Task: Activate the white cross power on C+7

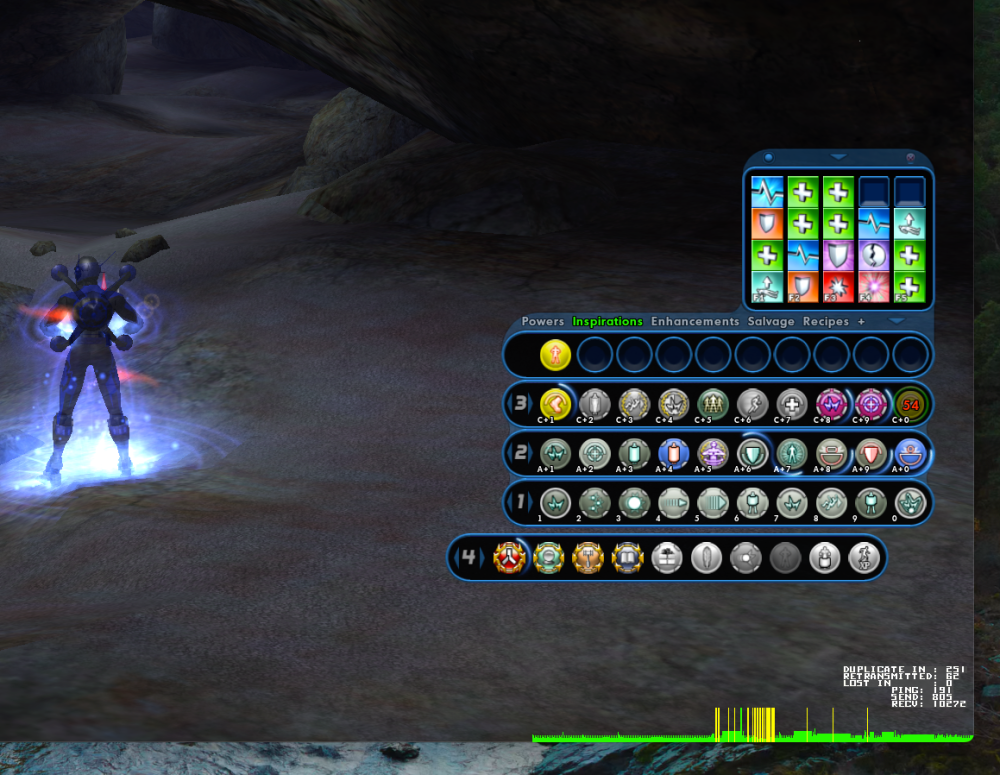Action: pyautogui.click(x=791, y=403)
